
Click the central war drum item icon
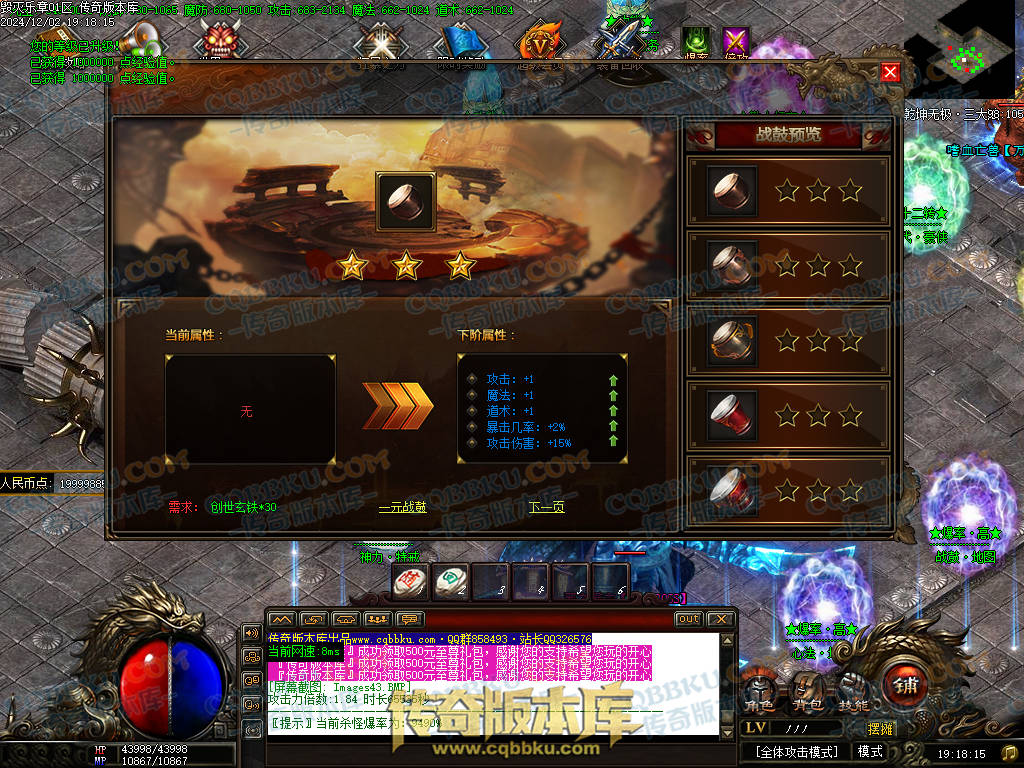coord(405,202)
